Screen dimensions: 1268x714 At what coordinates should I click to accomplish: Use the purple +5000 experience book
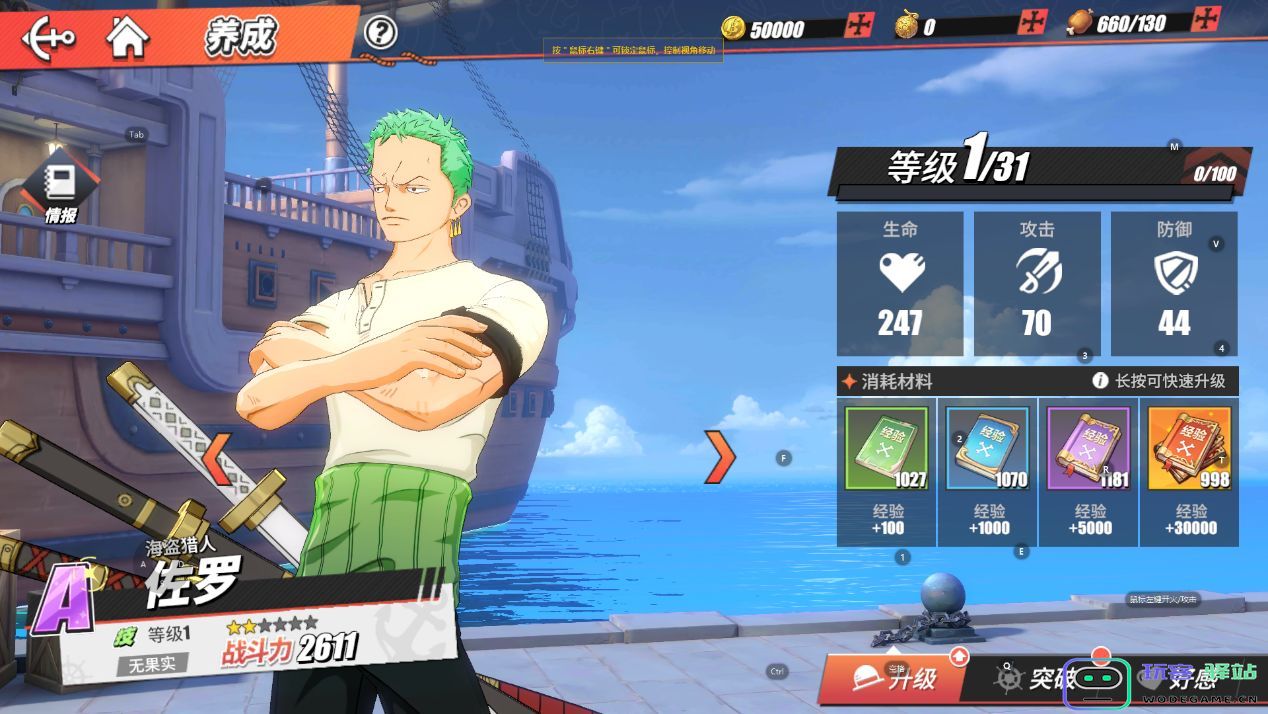(x=1088, y=447)
